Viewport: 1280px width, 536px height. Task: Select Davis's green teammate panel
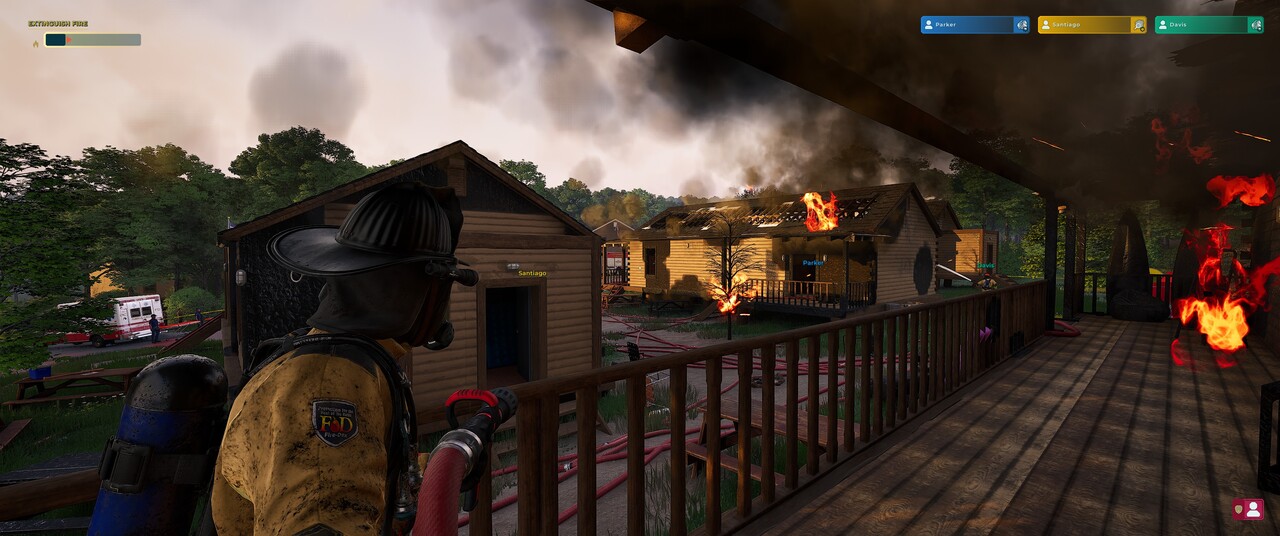[1199, 25]
